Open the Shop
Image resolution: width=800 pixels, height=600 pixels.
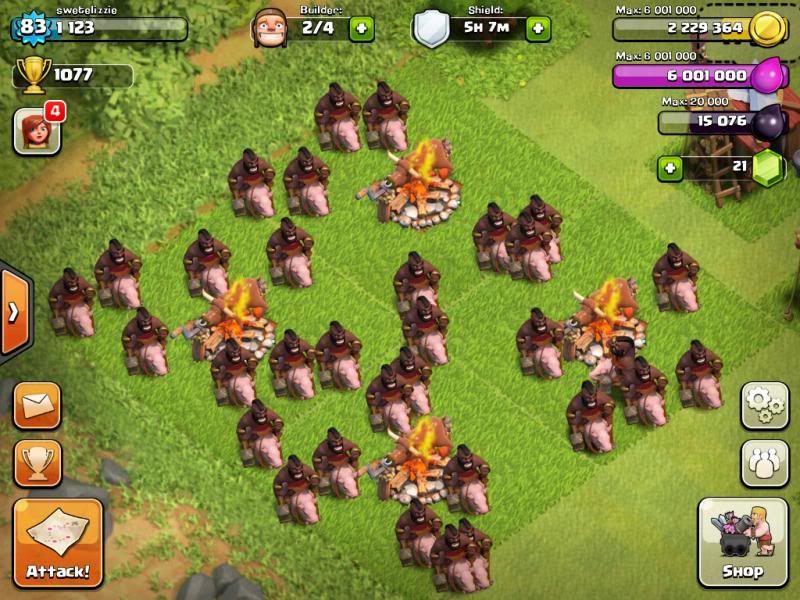pos(743,541)
